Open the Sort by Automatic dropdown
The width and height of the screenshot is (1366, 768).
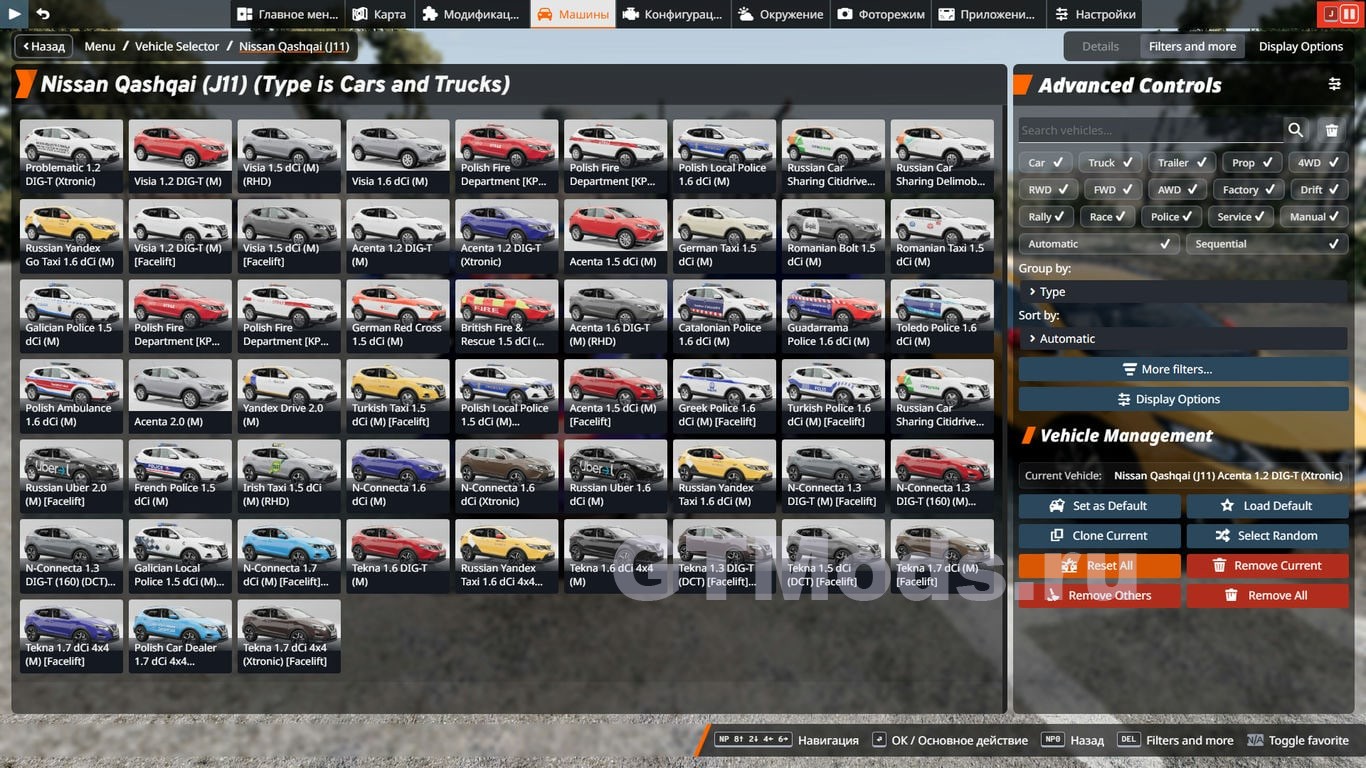click(1183, 338)
